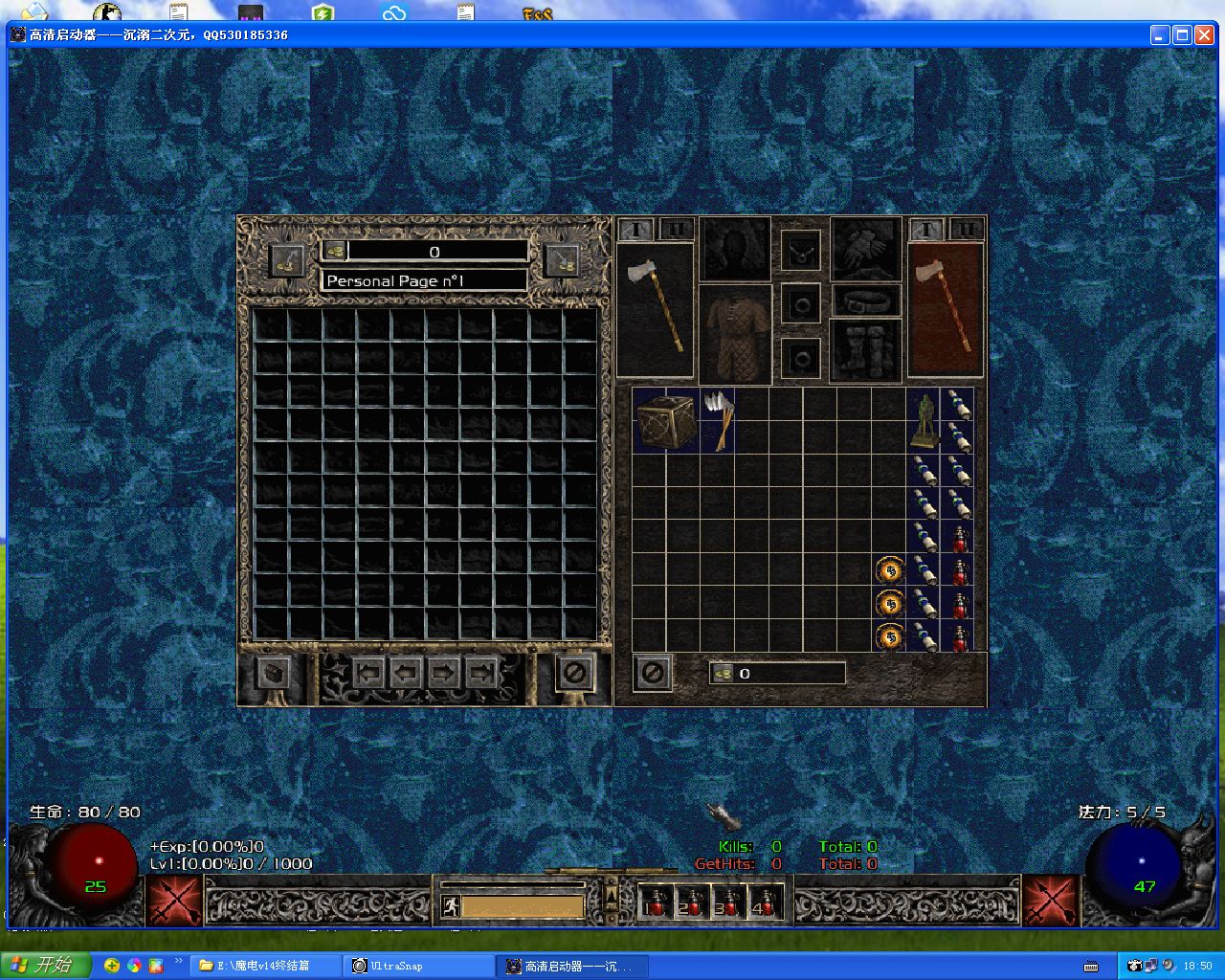Toggle the shared stash chest button
Screen dimensions: 1225x980
pos(275,673)
